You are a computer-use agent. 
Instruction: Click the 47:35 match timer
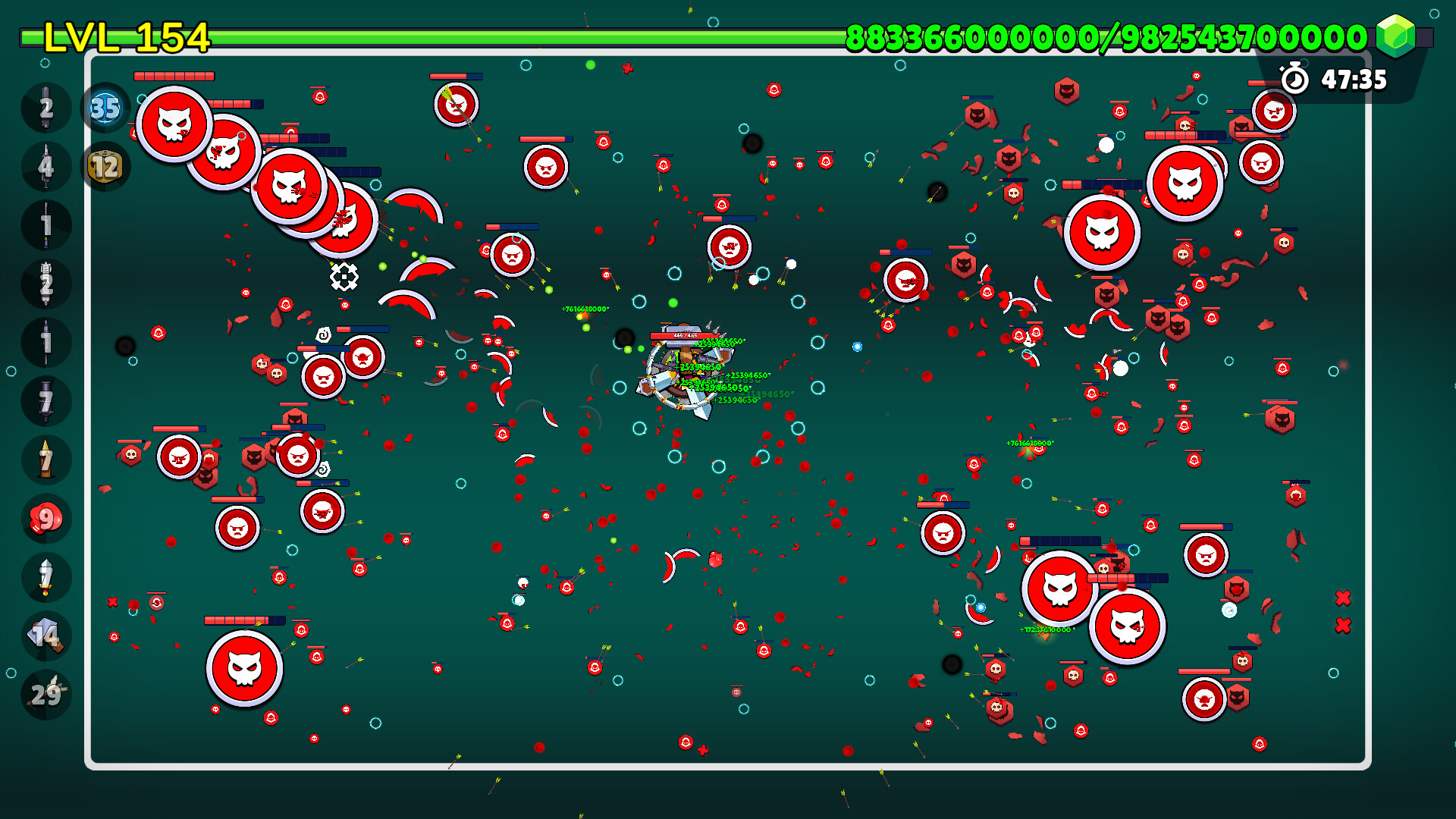(1352, 78)
